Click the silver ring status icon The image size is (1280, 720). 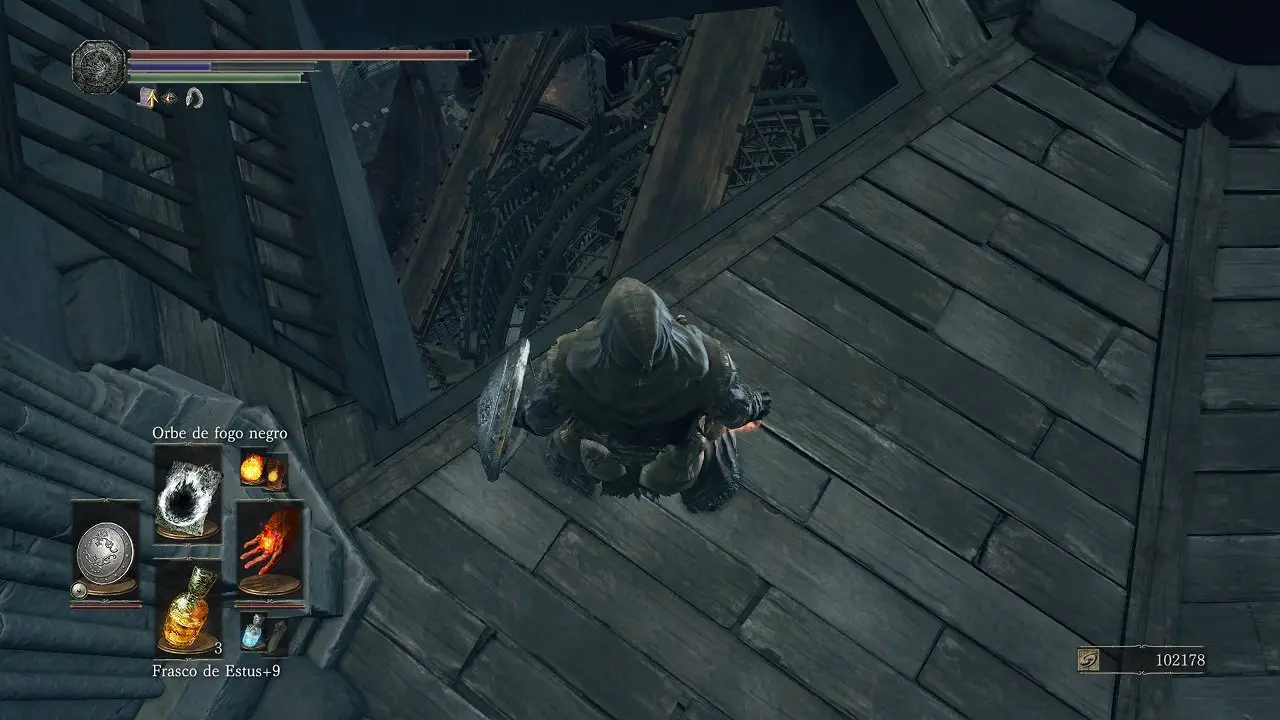pos(194,98)
